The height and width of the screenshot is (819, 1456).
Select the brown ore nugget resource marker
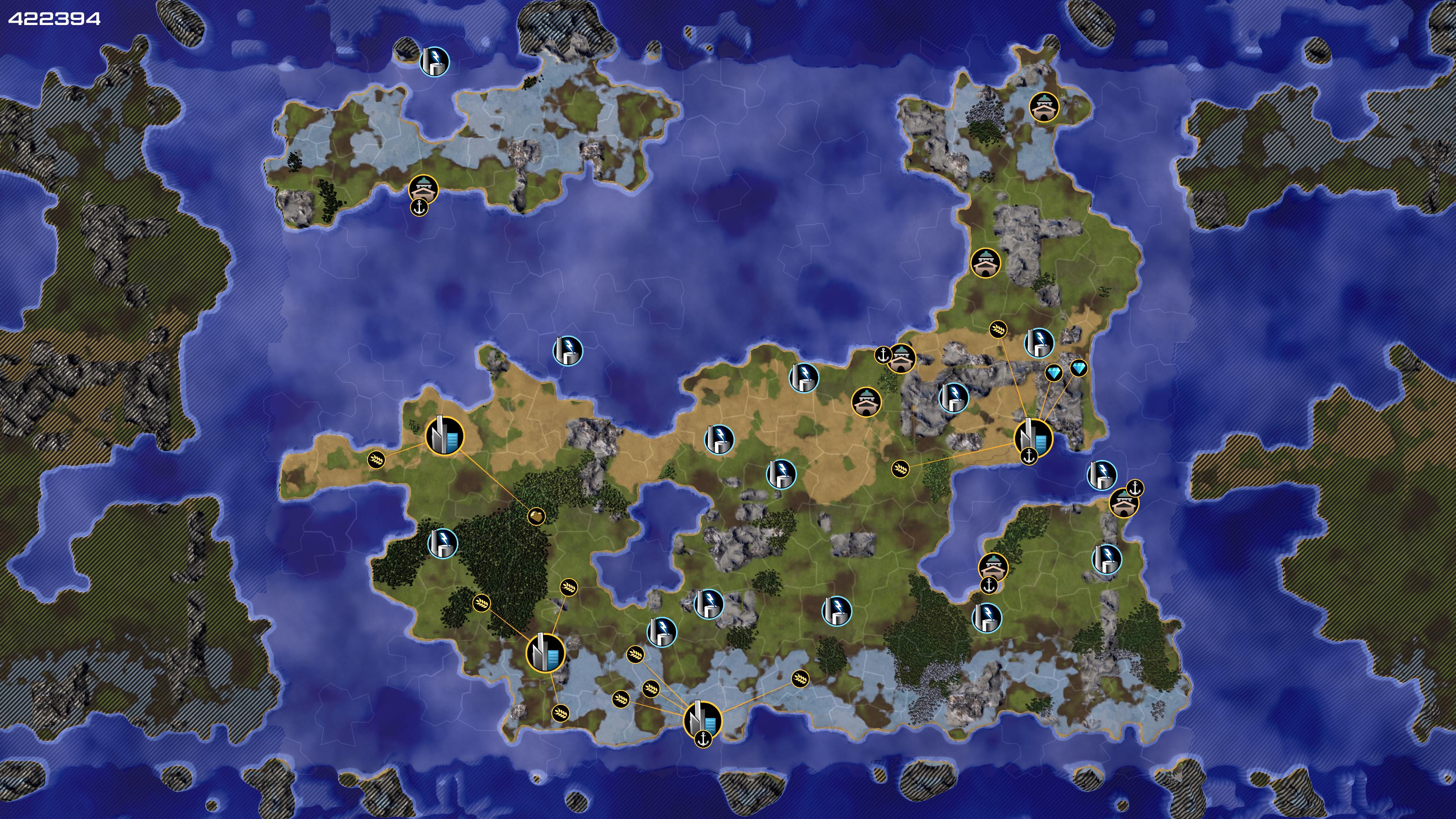(536, 516)
